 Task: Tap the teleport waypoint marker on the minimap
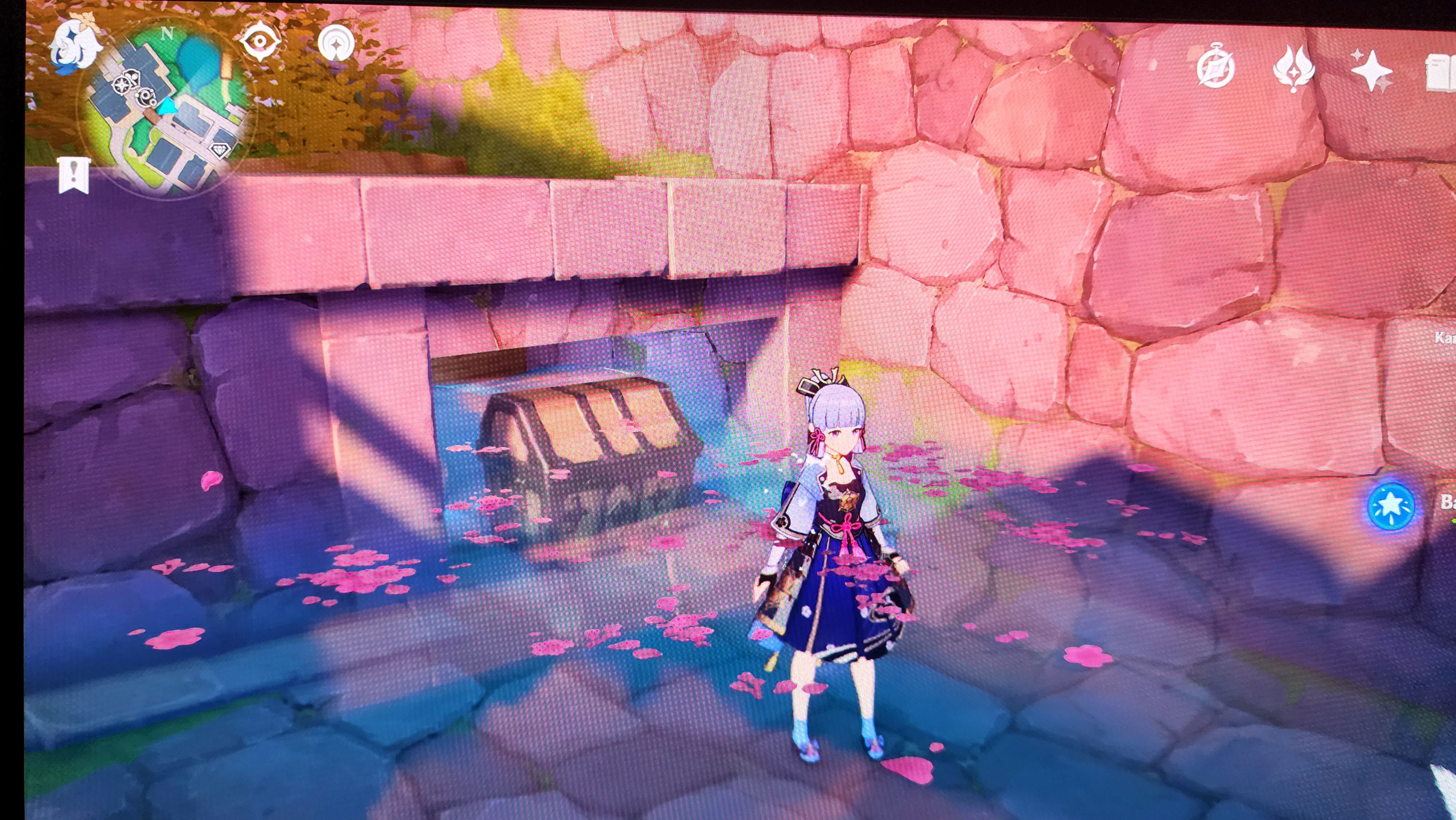pyautogui.click(x=122, y=86)
